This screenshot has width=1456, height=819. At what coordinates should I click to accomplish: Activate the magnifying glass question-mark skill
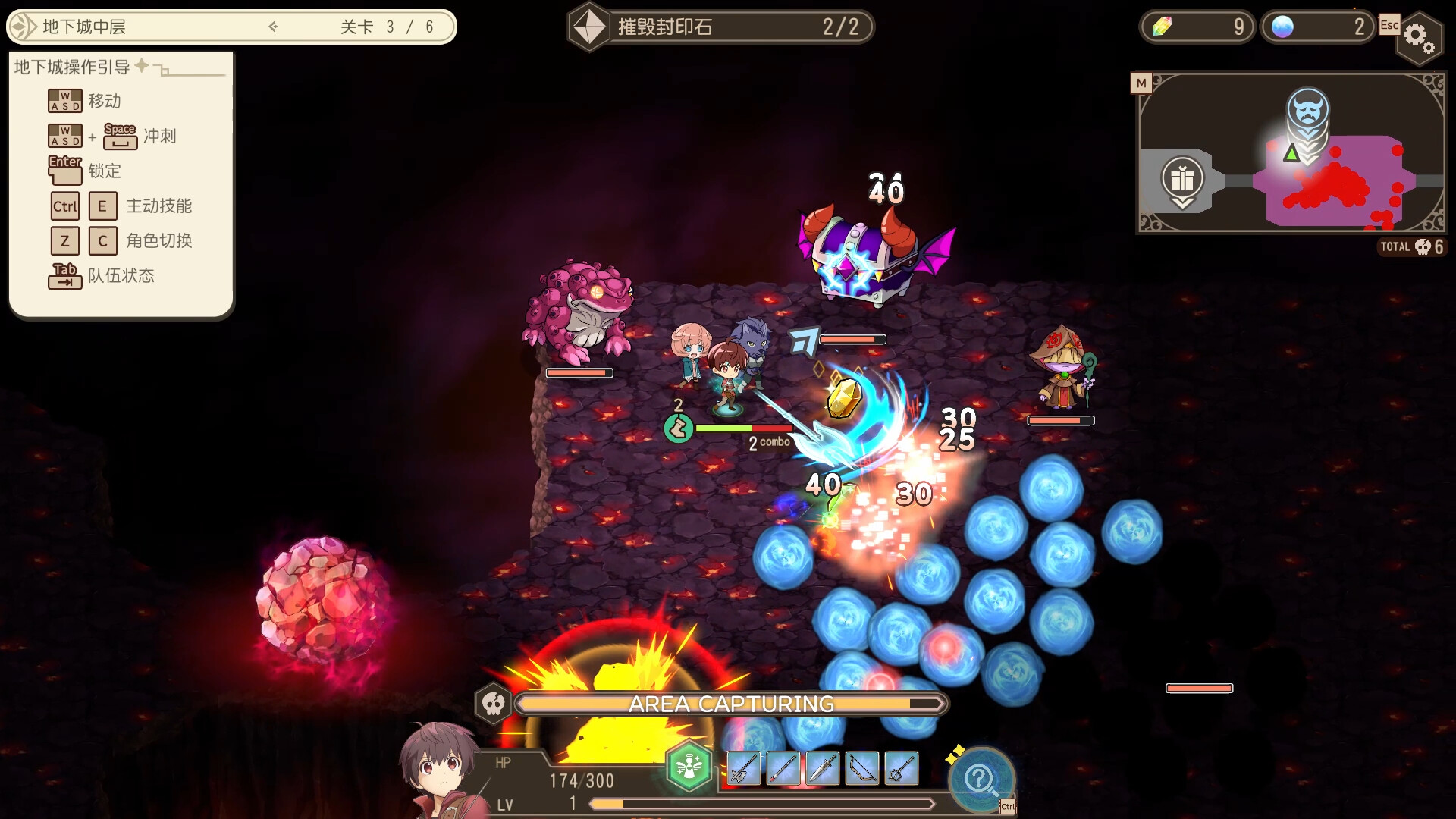(981, 779)
